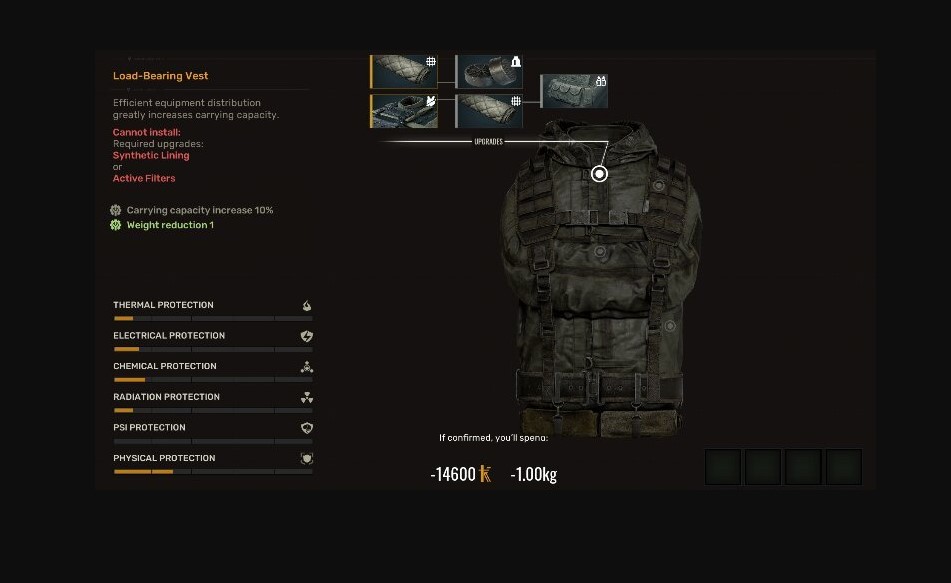Click the circular upgrade marker on the vest

[599, 174]
